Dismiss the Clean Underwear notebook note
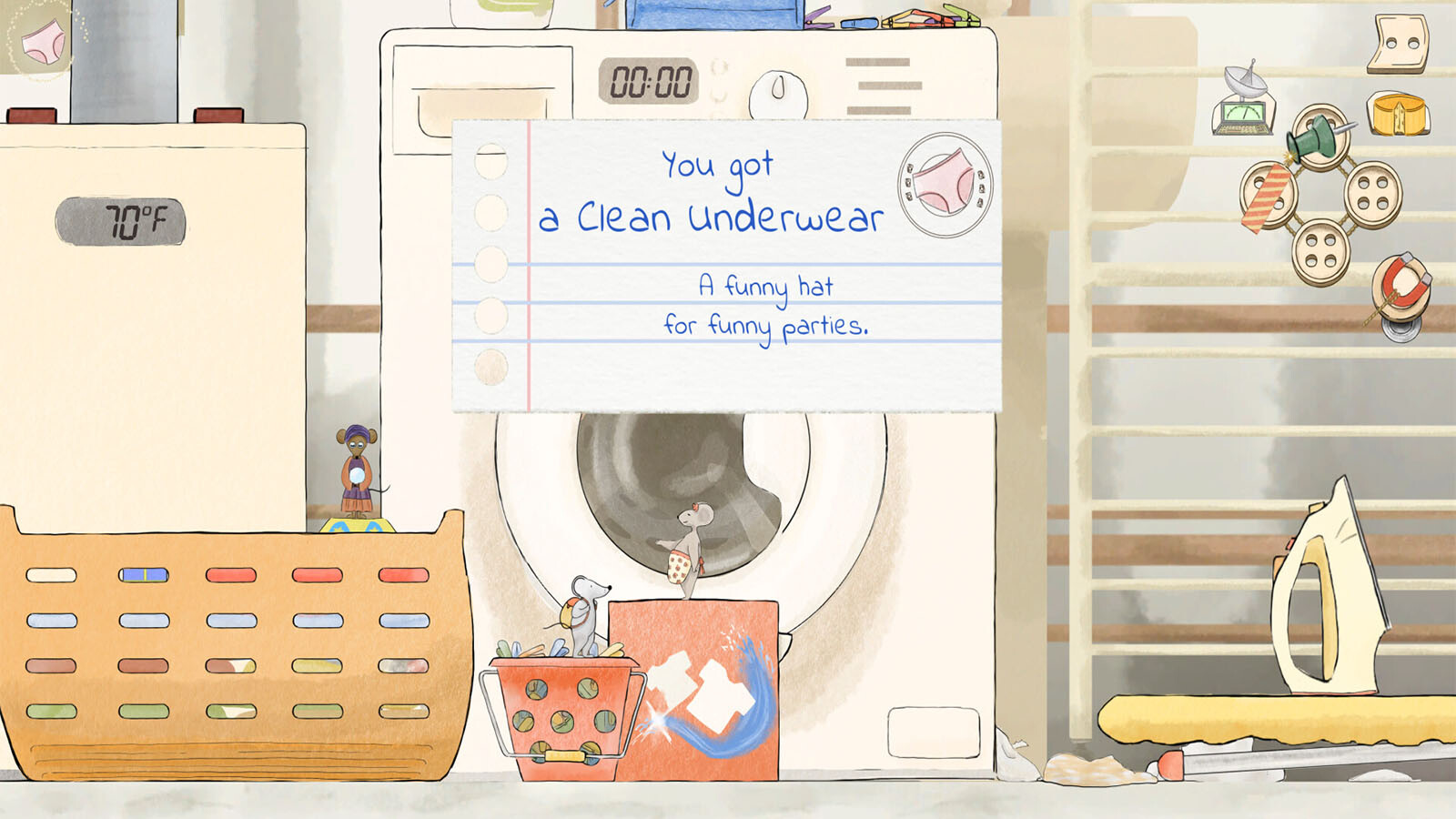 [725, 266]
